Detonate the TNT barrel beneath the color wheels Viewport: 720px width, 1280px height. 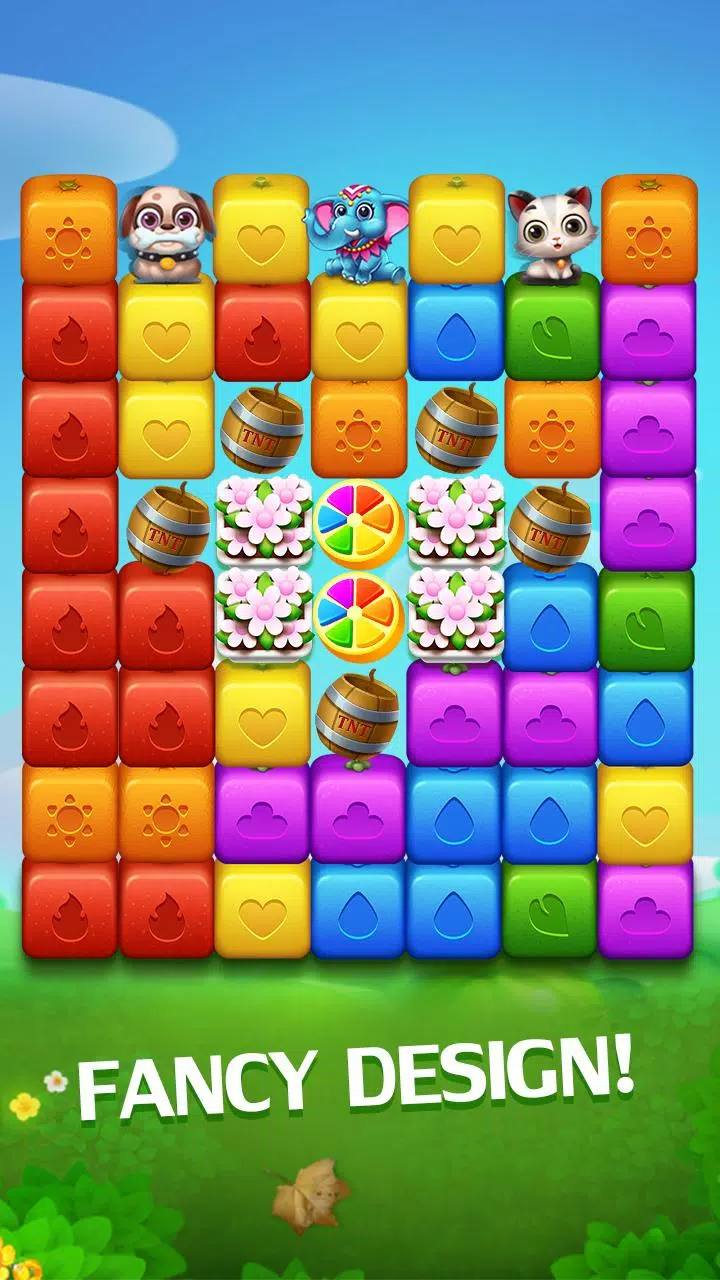click(357, 714)
